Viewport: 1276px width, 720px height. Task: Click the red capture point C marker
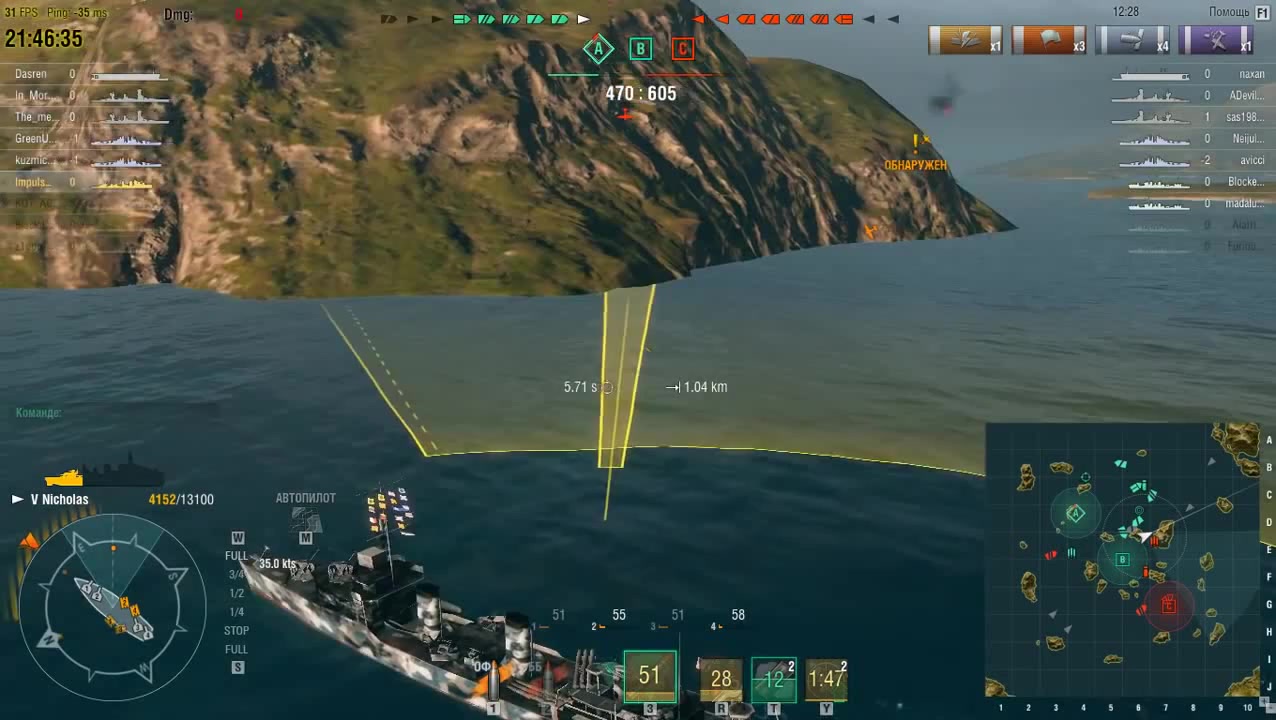coord(682,49)
